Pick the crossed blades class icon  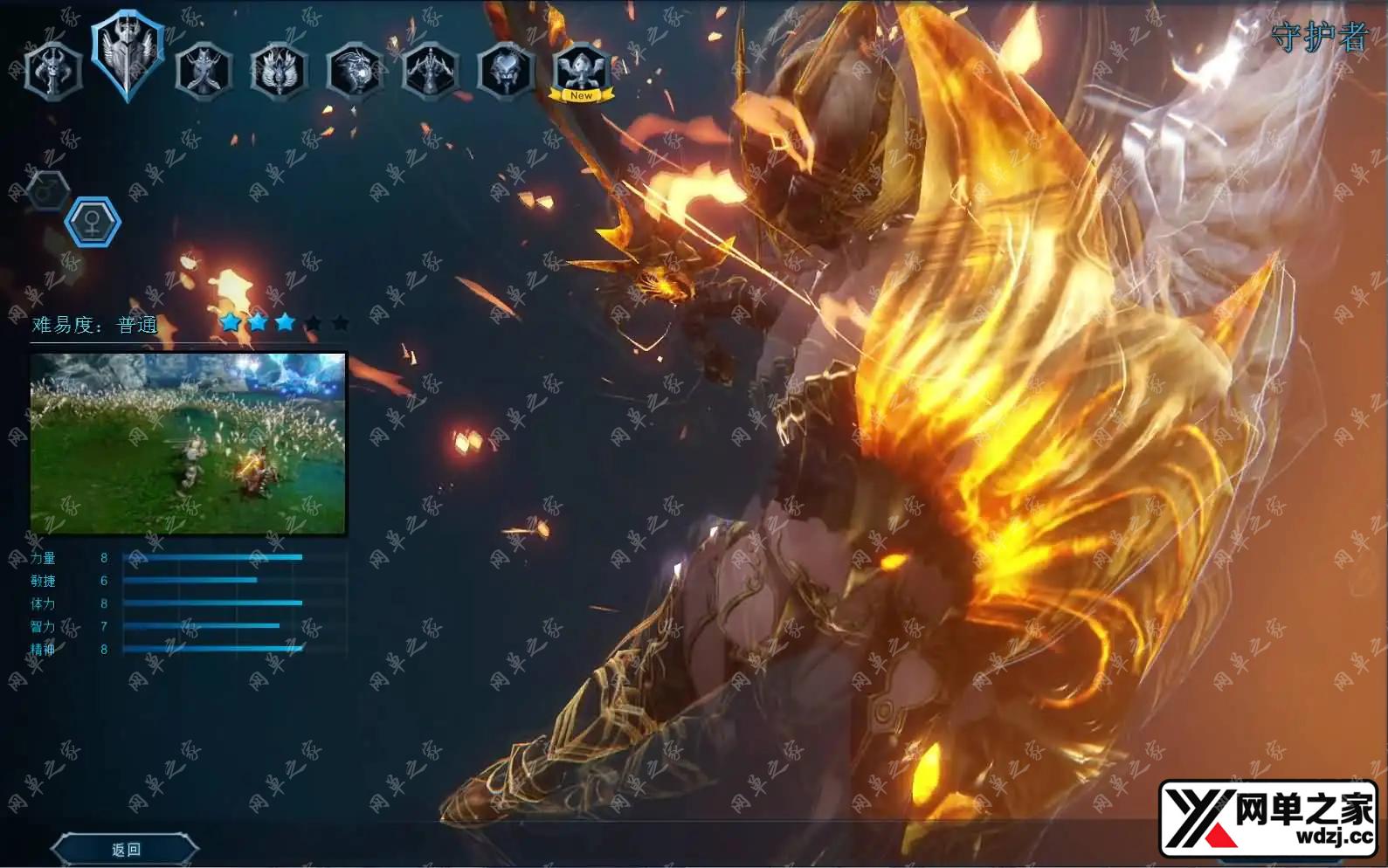(x=204, y=70)
